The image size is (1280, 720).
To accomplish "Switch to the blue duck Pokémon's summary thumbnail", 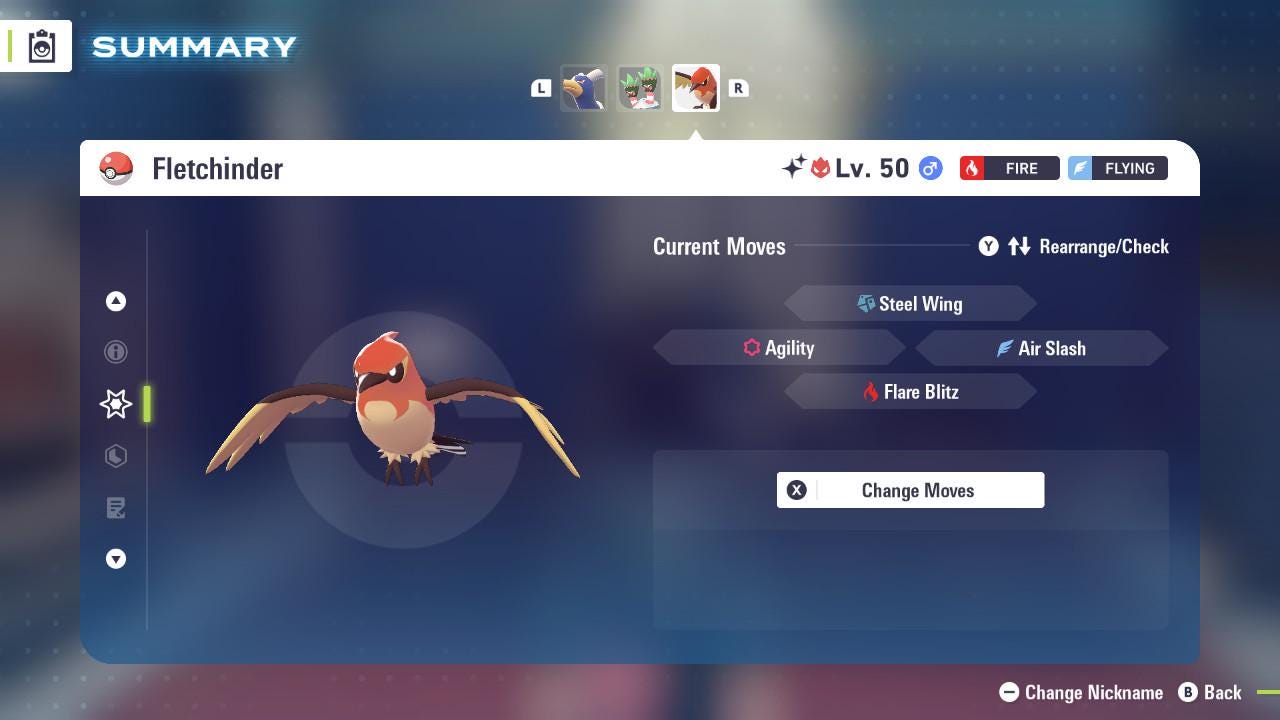I will [584, 88].
